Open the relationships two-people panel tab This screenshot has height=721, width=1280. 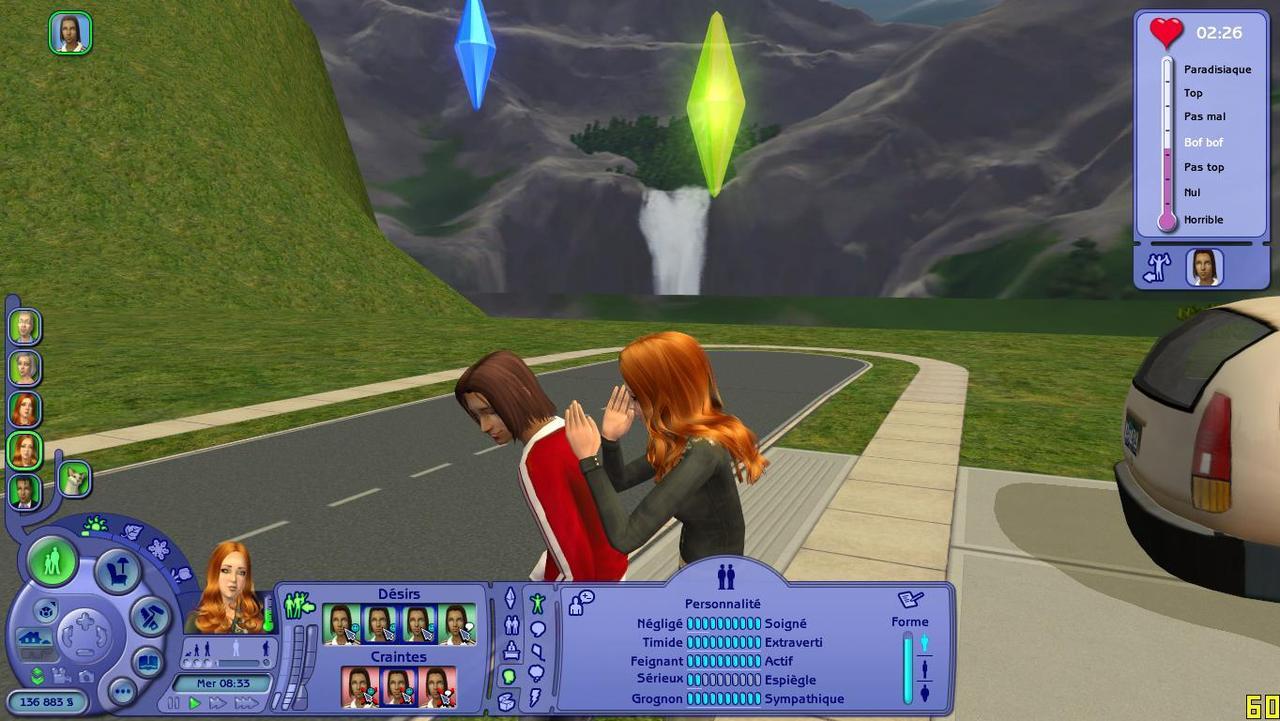click(x=511, y=626)
